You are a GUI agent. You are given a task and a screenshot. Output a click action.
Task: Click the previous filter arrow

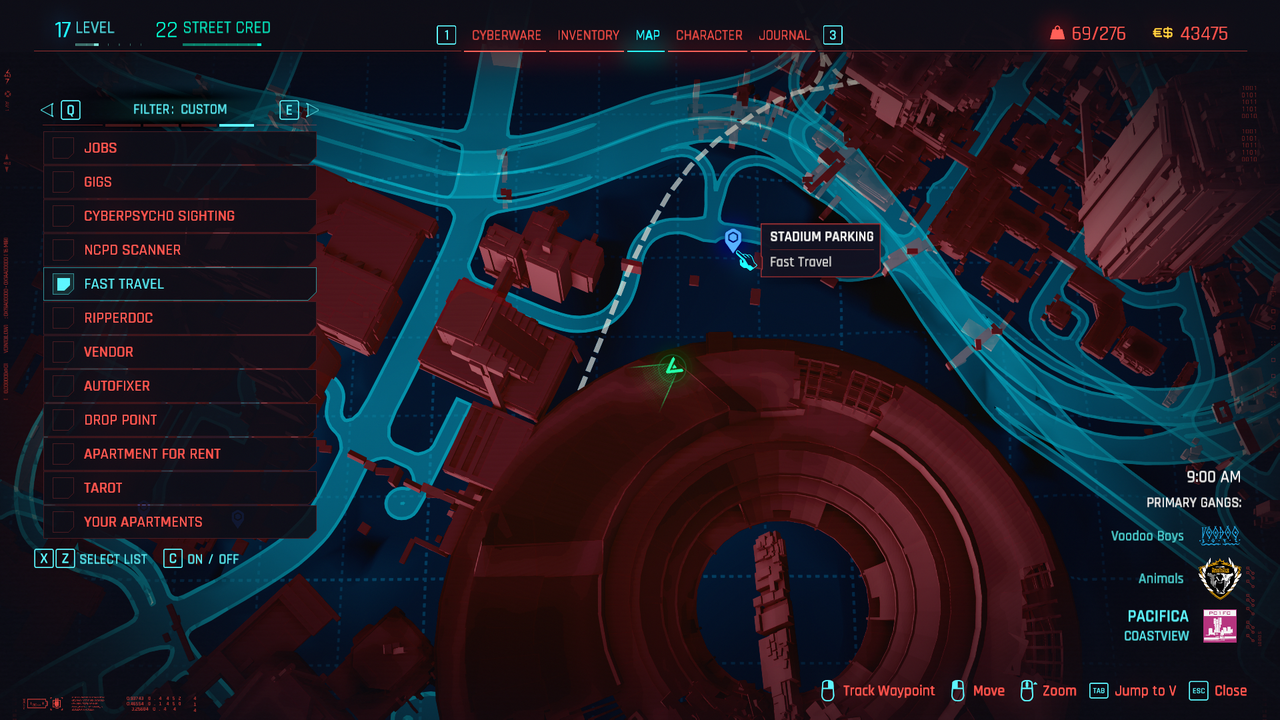(x=47, y=110)
